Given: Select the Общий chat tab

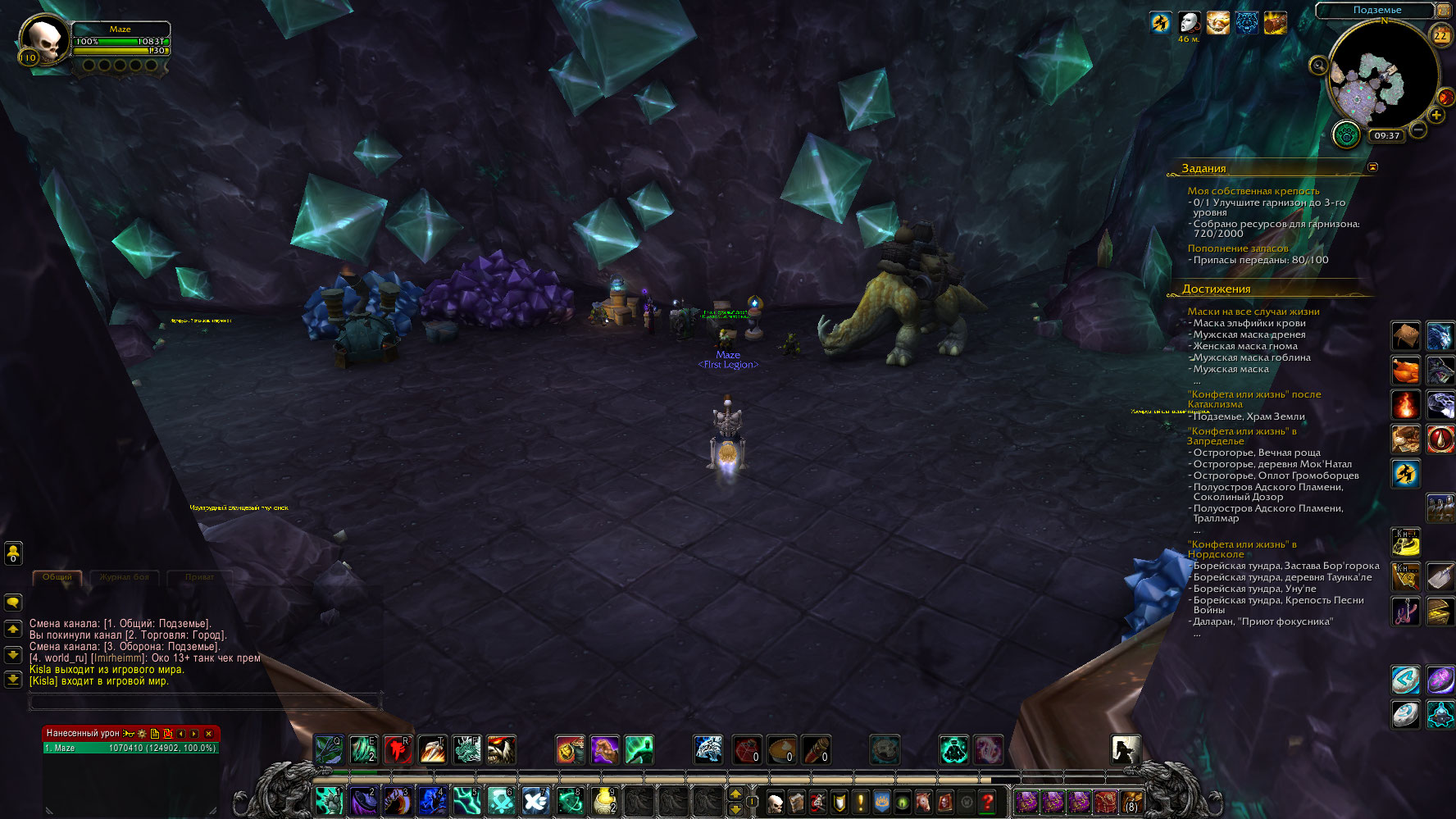Looking at the screenshot, I should (x=57, y=577).
